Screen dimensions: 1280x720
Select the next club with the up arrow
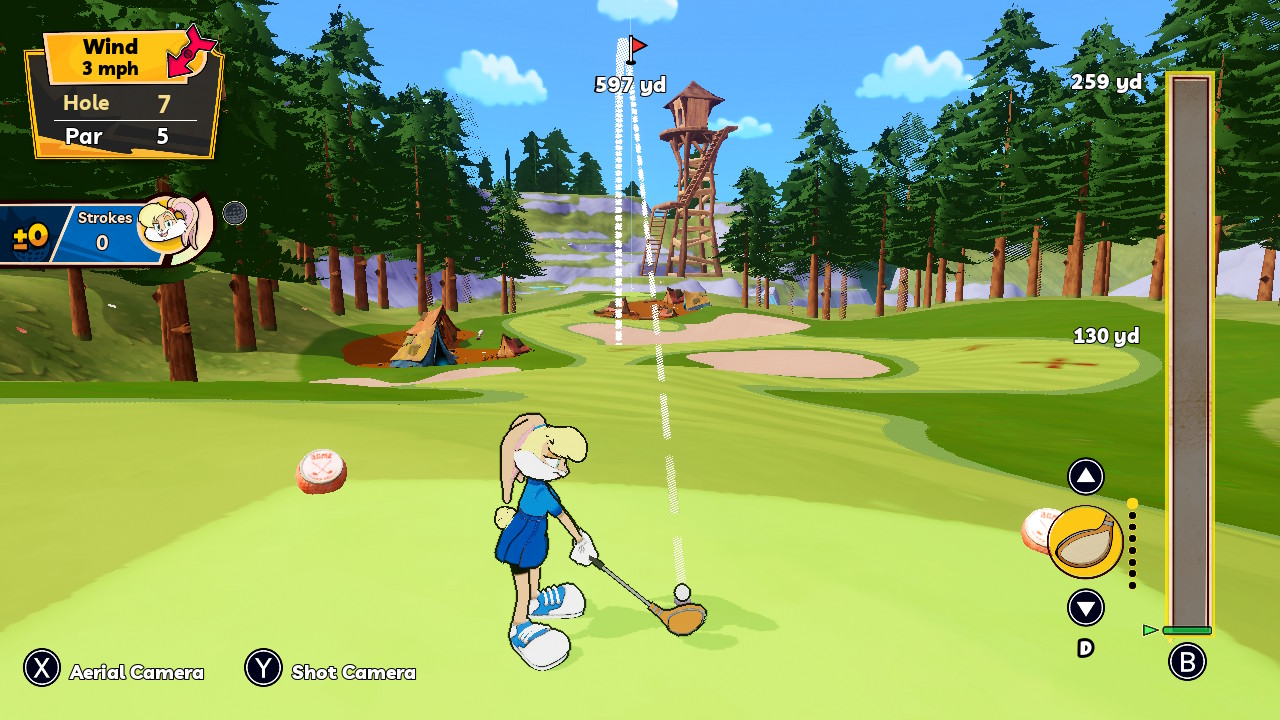tap(1085, 476)
